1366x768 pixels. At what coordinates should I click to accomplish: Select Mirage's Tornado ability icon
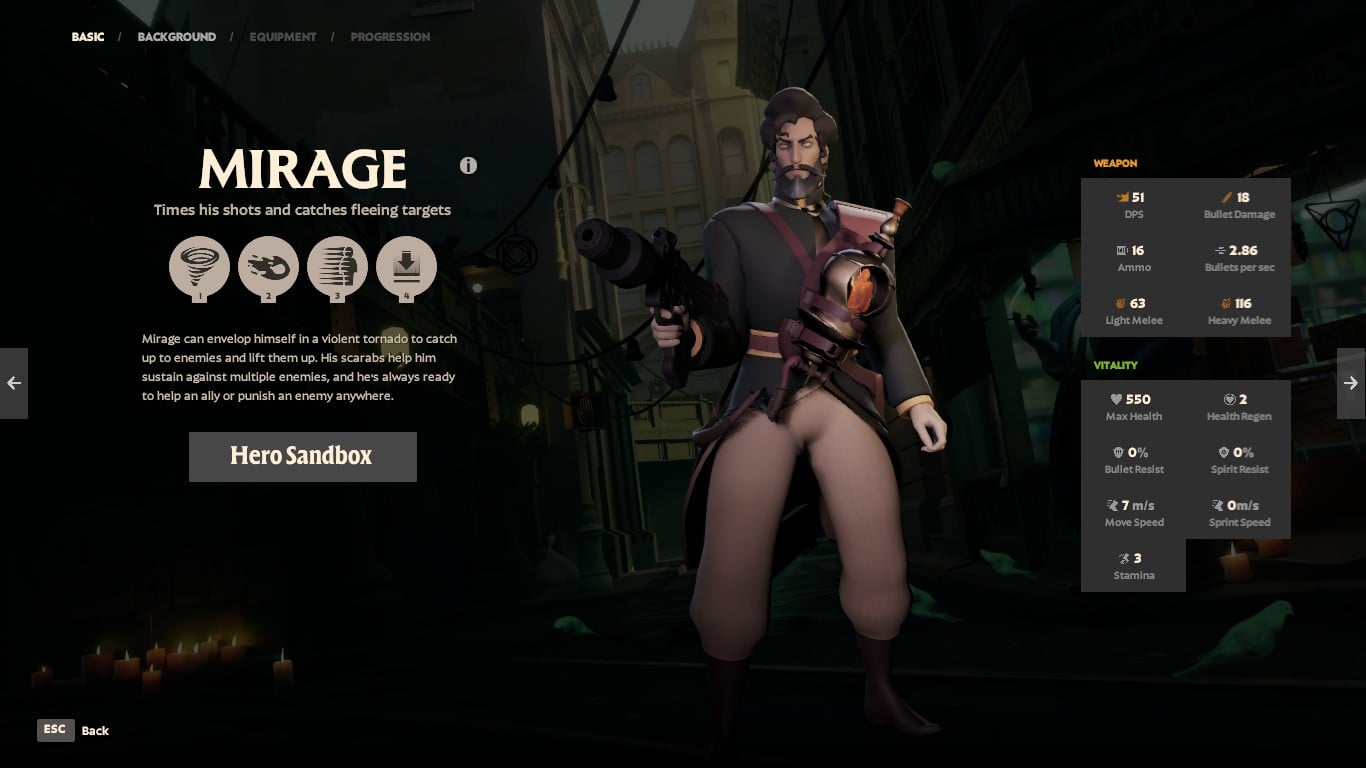click(x=199, y=266)
